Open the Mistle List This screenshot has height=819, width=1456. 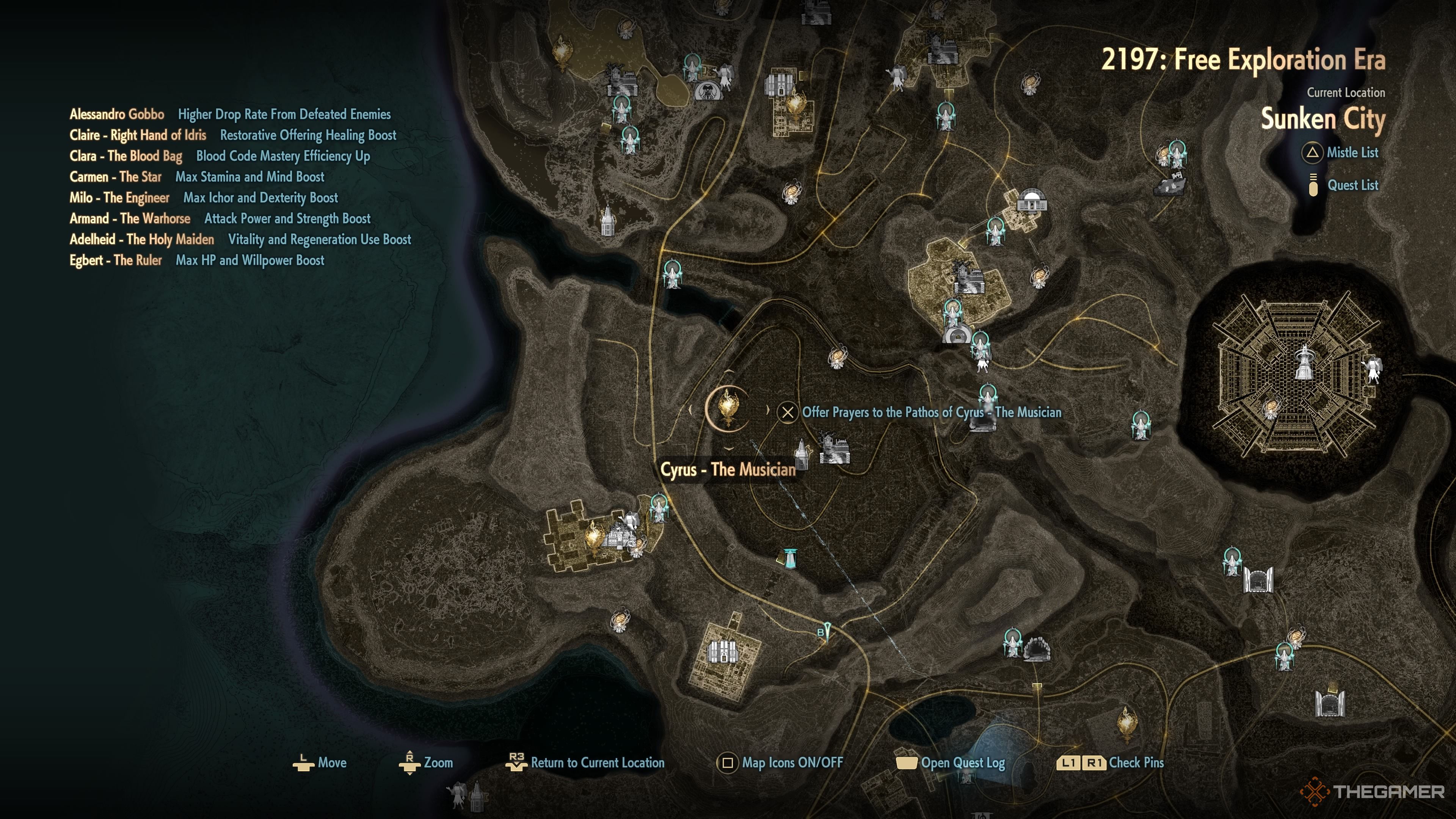tap(1351, 152)
